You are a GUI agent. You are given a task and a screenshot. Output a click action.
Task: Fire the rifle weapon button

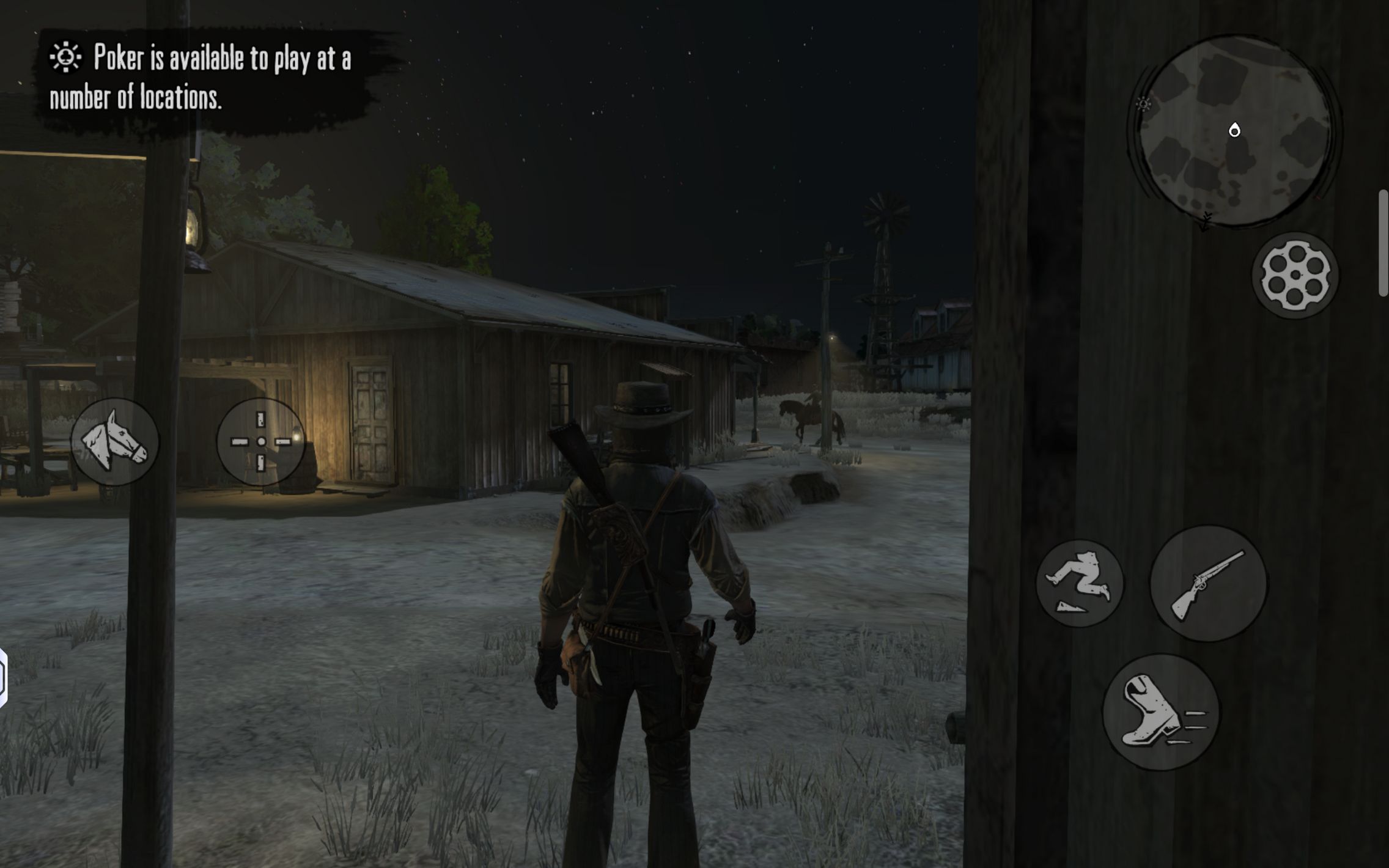1208,583
